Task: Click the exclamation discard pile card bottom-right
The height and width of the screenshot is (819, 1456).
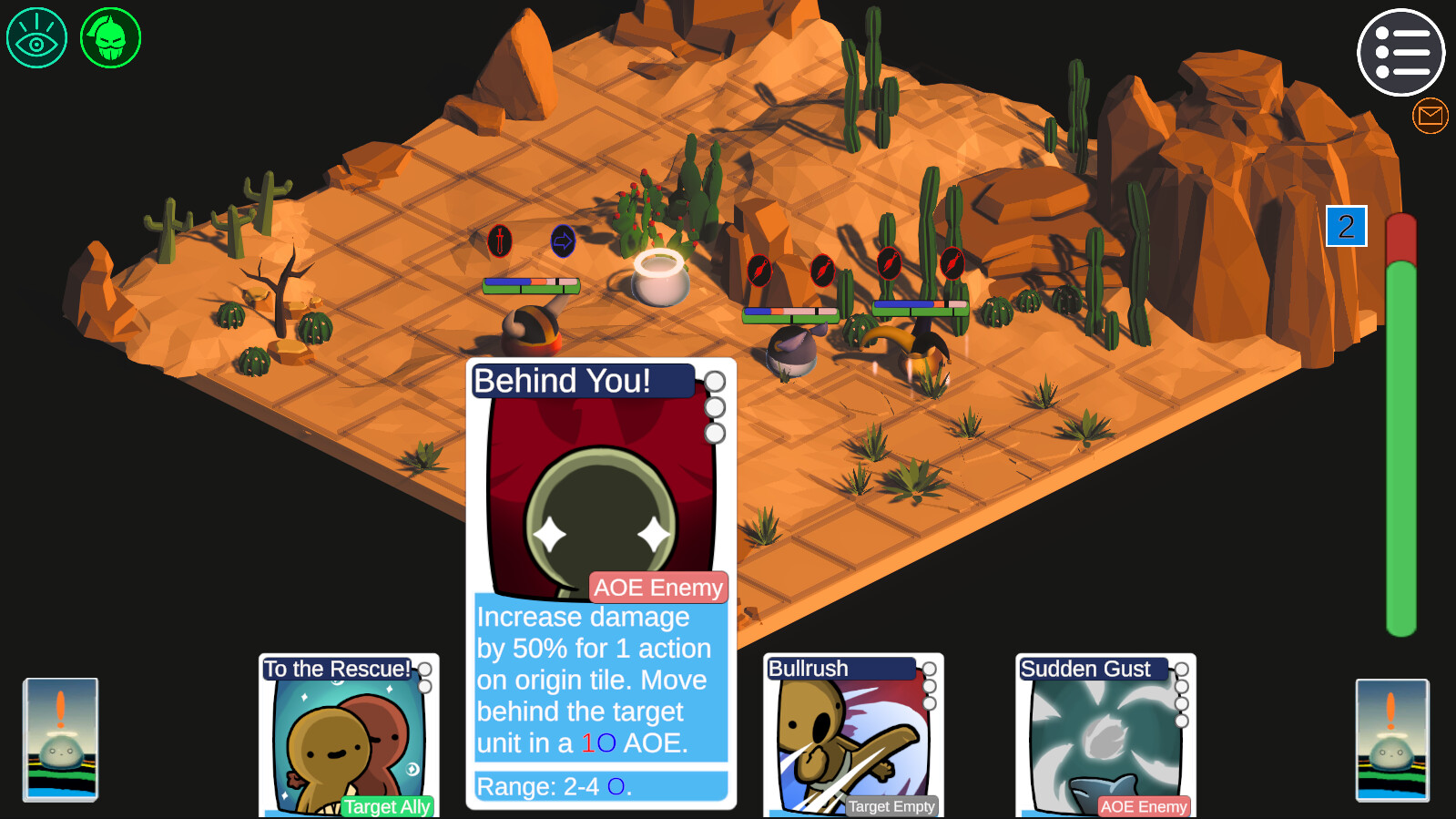Action: pos(1393,740)
